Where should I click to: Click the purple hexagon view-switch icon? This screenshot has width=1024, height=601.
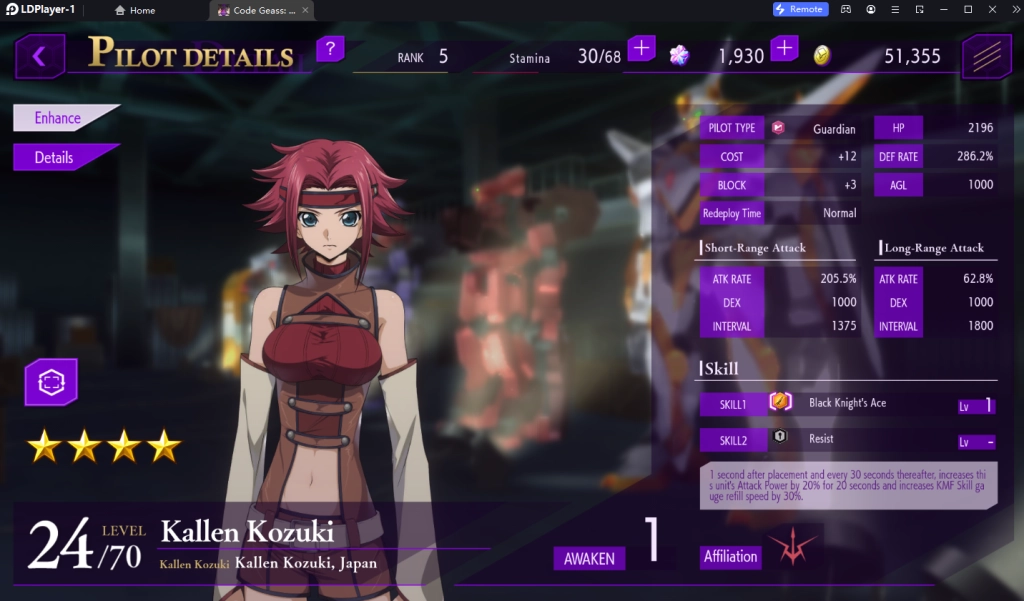coord(51,382)
